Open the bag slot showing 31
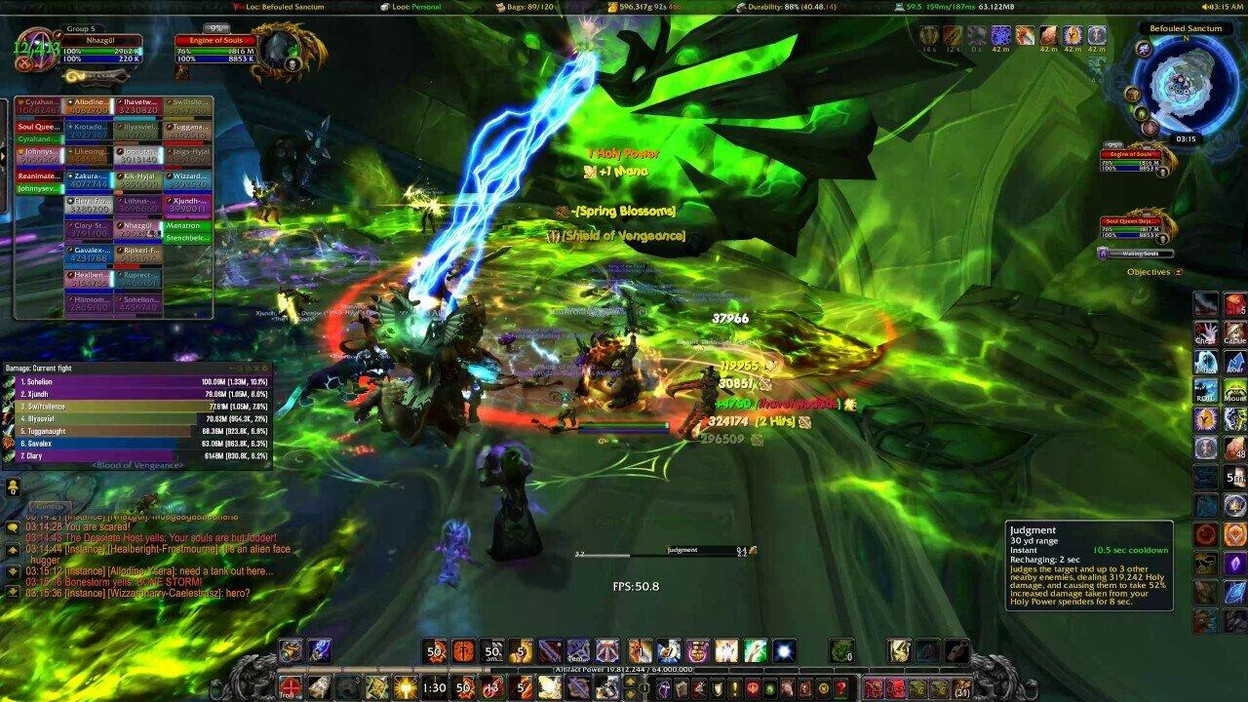 [x=962, y=688]
